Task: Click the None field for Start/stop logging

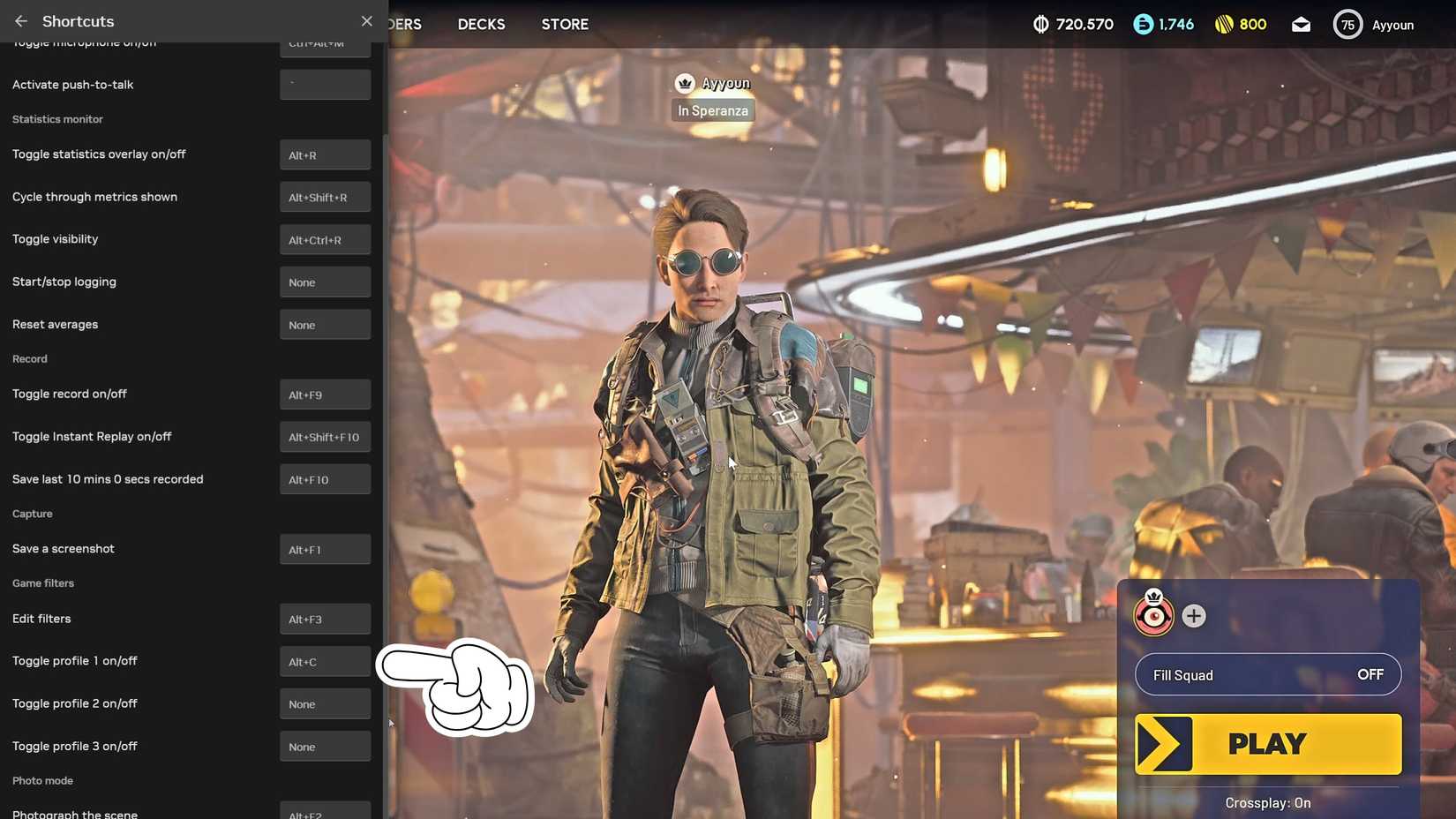Action: pyautogui.click(x=325, y=282)
